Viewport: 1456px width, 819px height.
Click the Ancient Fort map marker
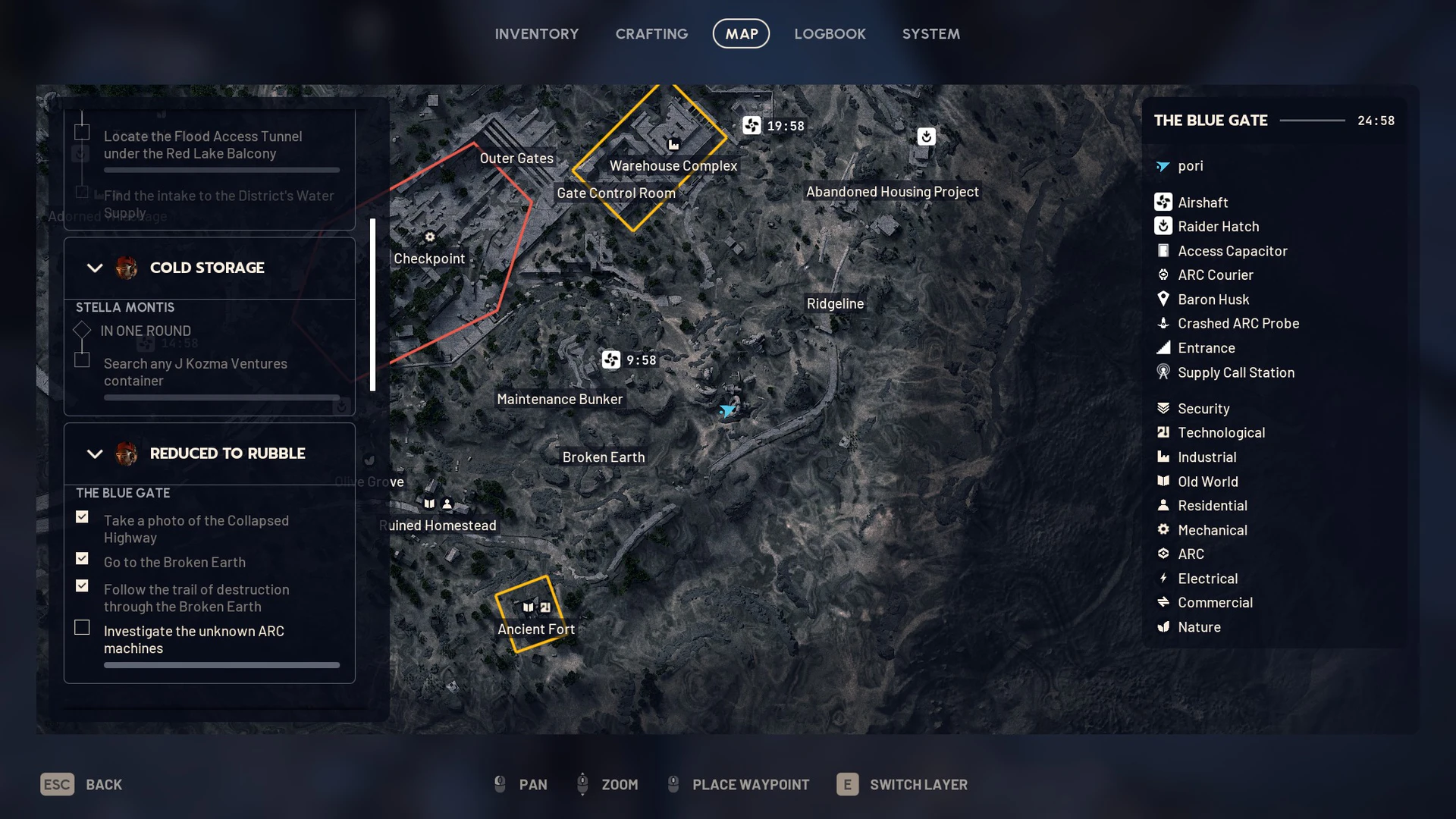(535, 629)
